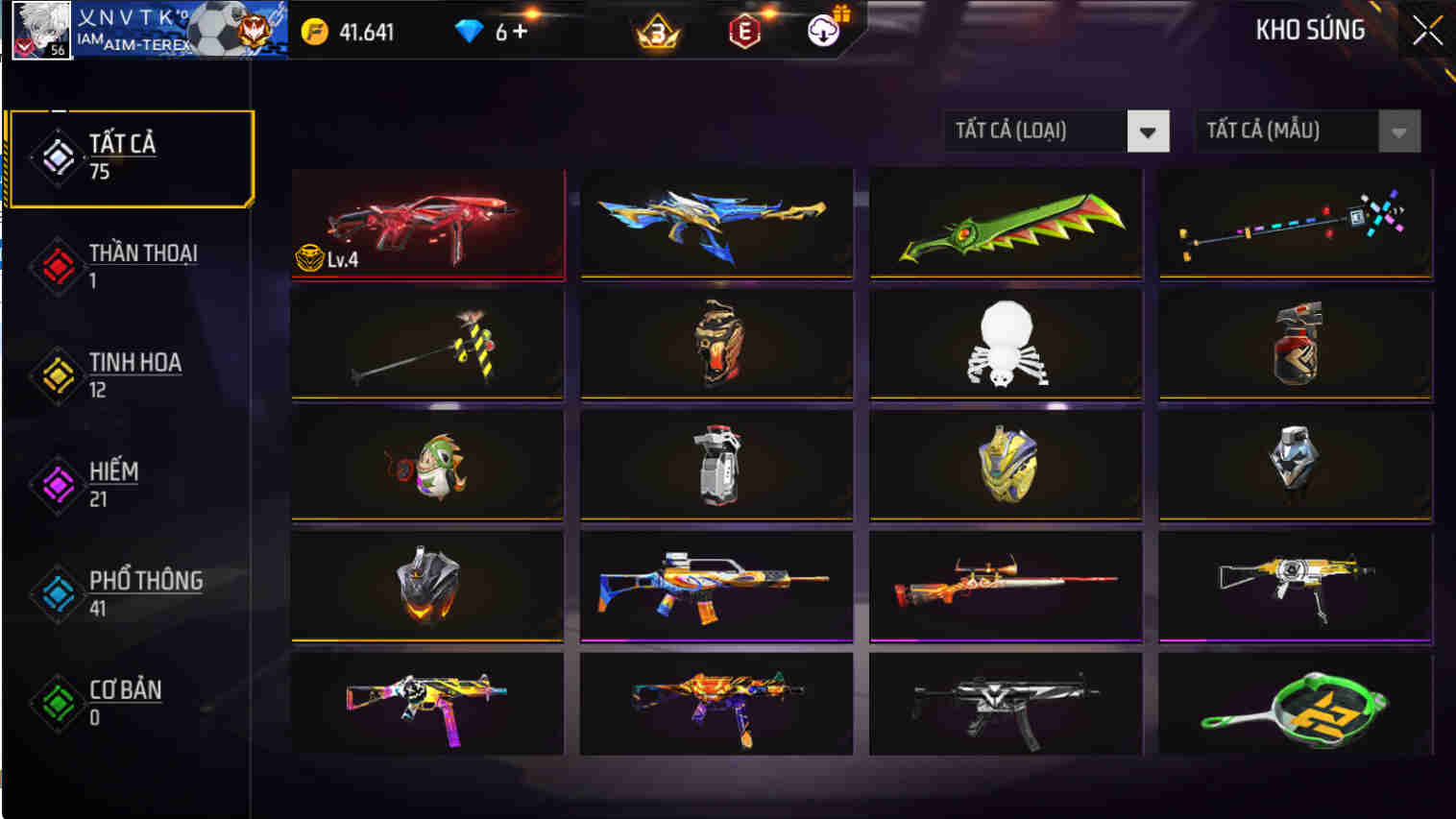1456x819 pixels.
Task: Expand the TẤT CẢ (LOẠI) dropdown
Action: (x=1055, y=131)
